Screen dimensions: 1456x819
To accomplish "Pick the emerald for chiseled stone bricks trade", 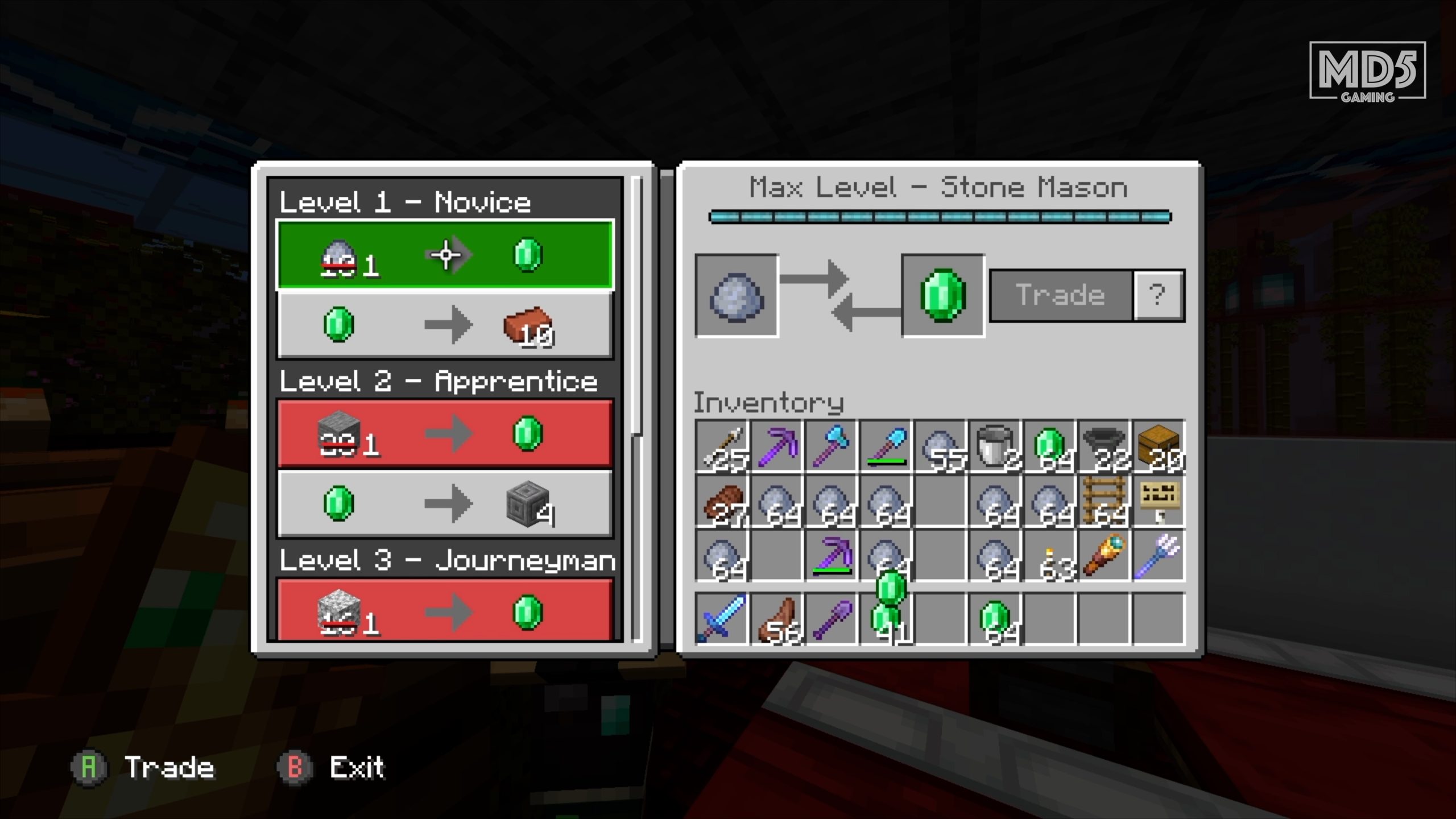I will [x=445, y=504].
